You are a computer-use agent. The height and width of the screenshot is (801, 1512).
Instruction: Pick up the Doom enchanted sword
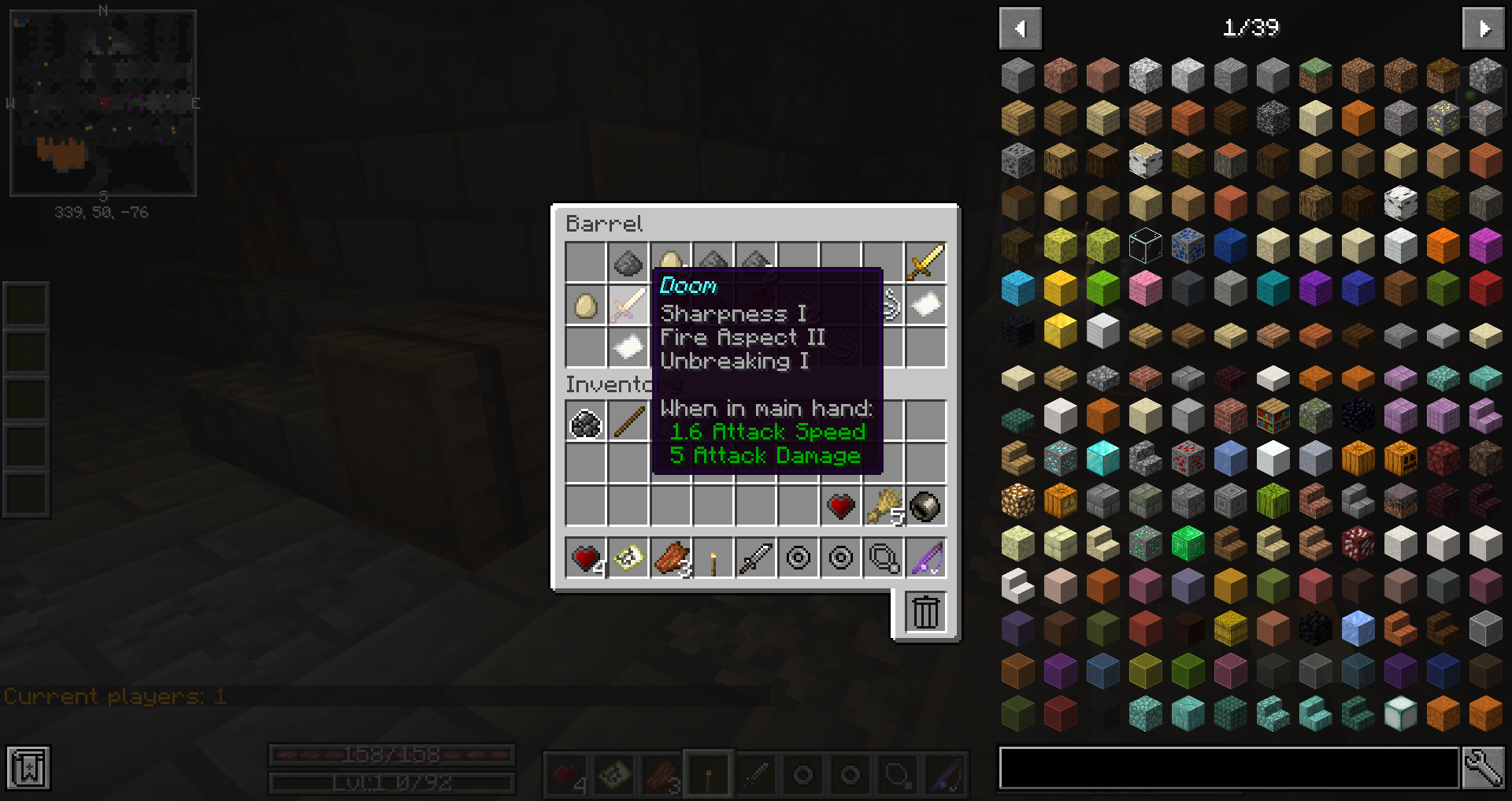pyautogui.click(x=628, y=306)
